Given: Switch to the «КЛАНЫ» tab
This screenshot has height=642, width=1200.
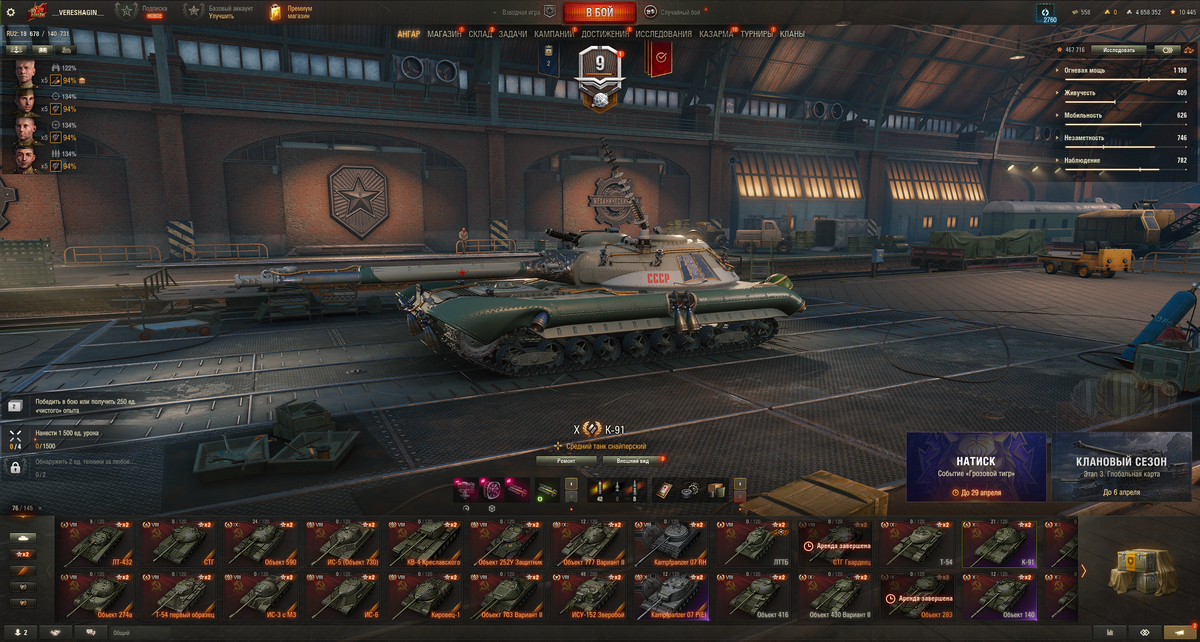Looking at the screenshot, I should click(x=792, y=34).
